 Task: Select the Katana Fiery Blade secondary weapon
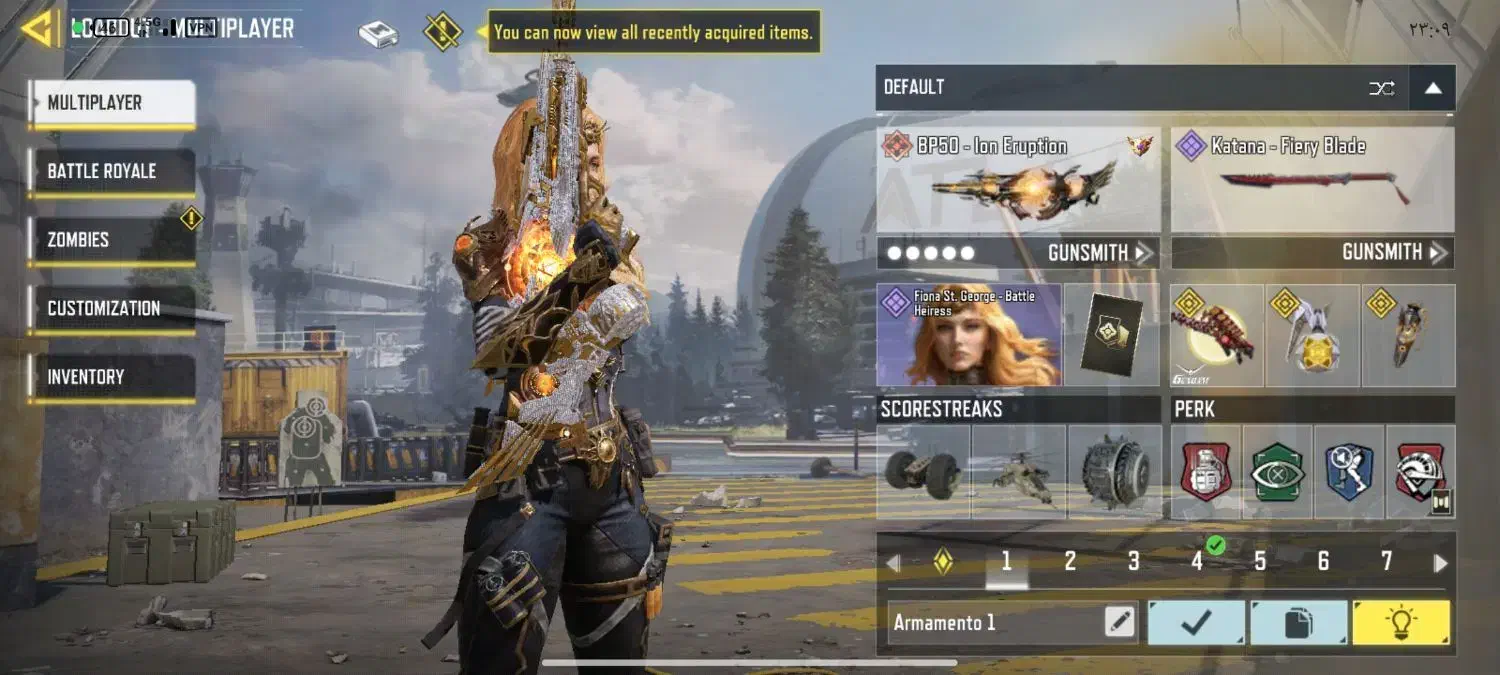point(1312,181)
